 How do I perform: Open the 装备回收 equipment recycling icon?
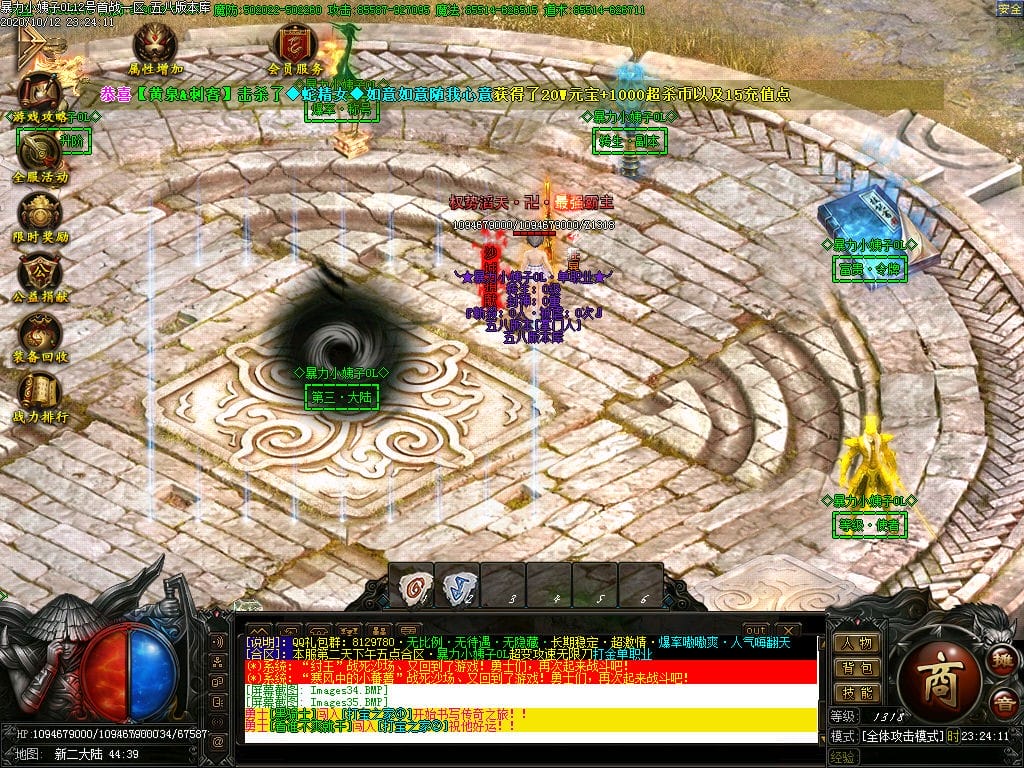tap(40, 332)
